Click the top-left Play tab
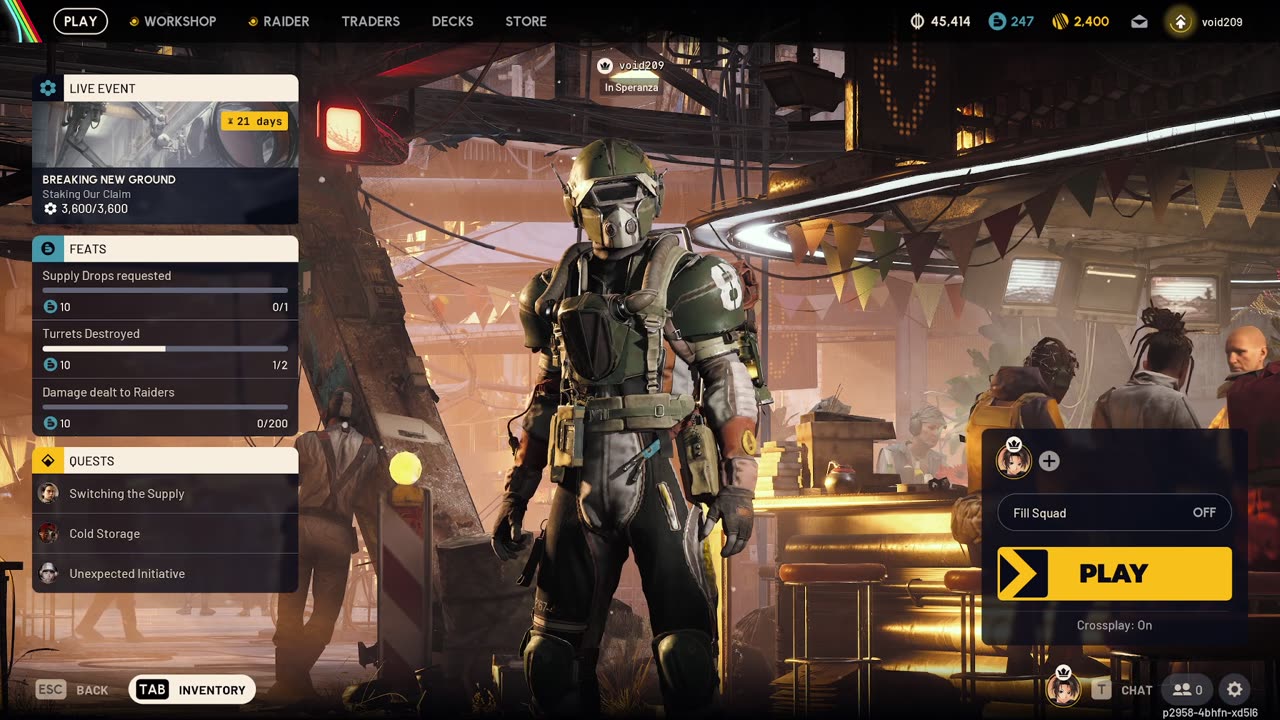 coord(80,21)
